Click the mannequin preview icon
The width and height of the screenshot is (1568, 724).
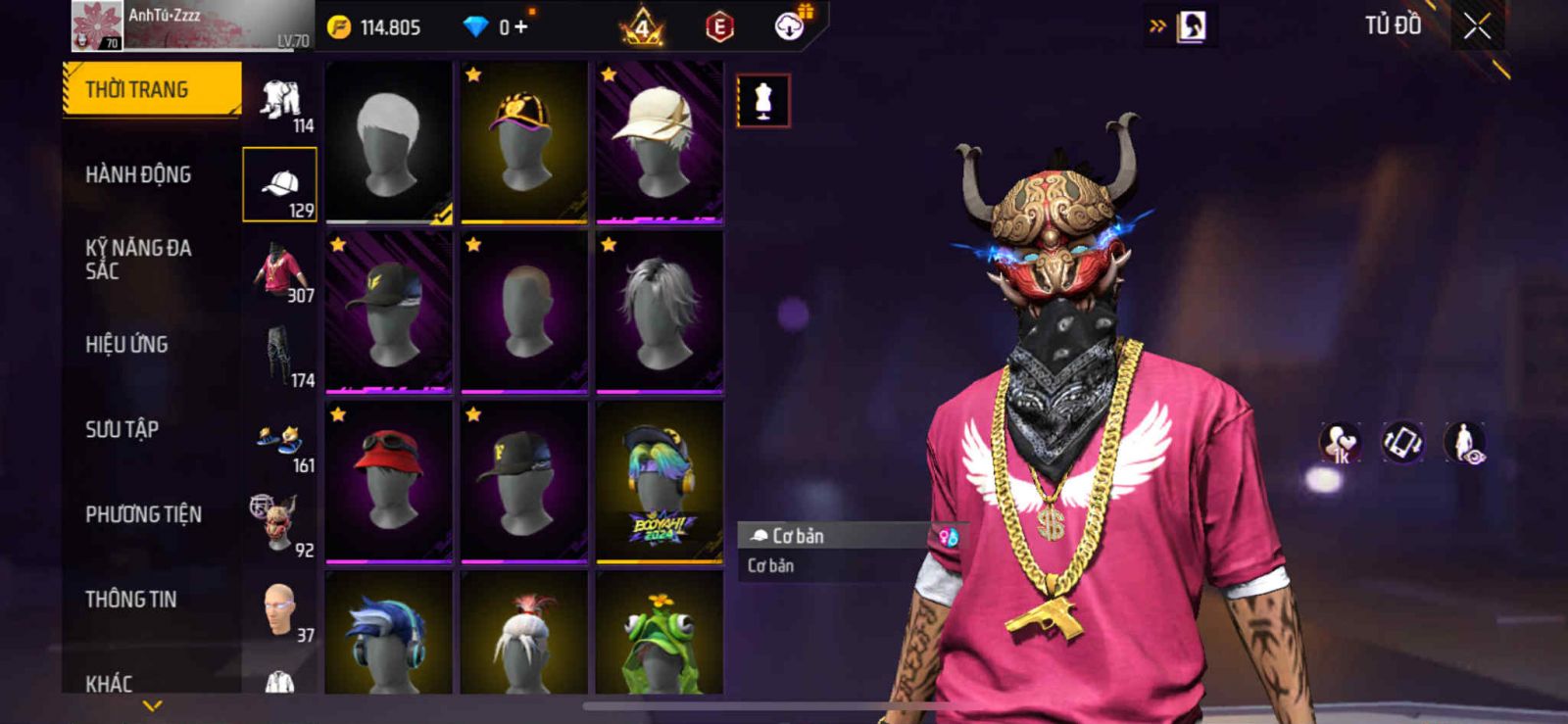[763, 101]
